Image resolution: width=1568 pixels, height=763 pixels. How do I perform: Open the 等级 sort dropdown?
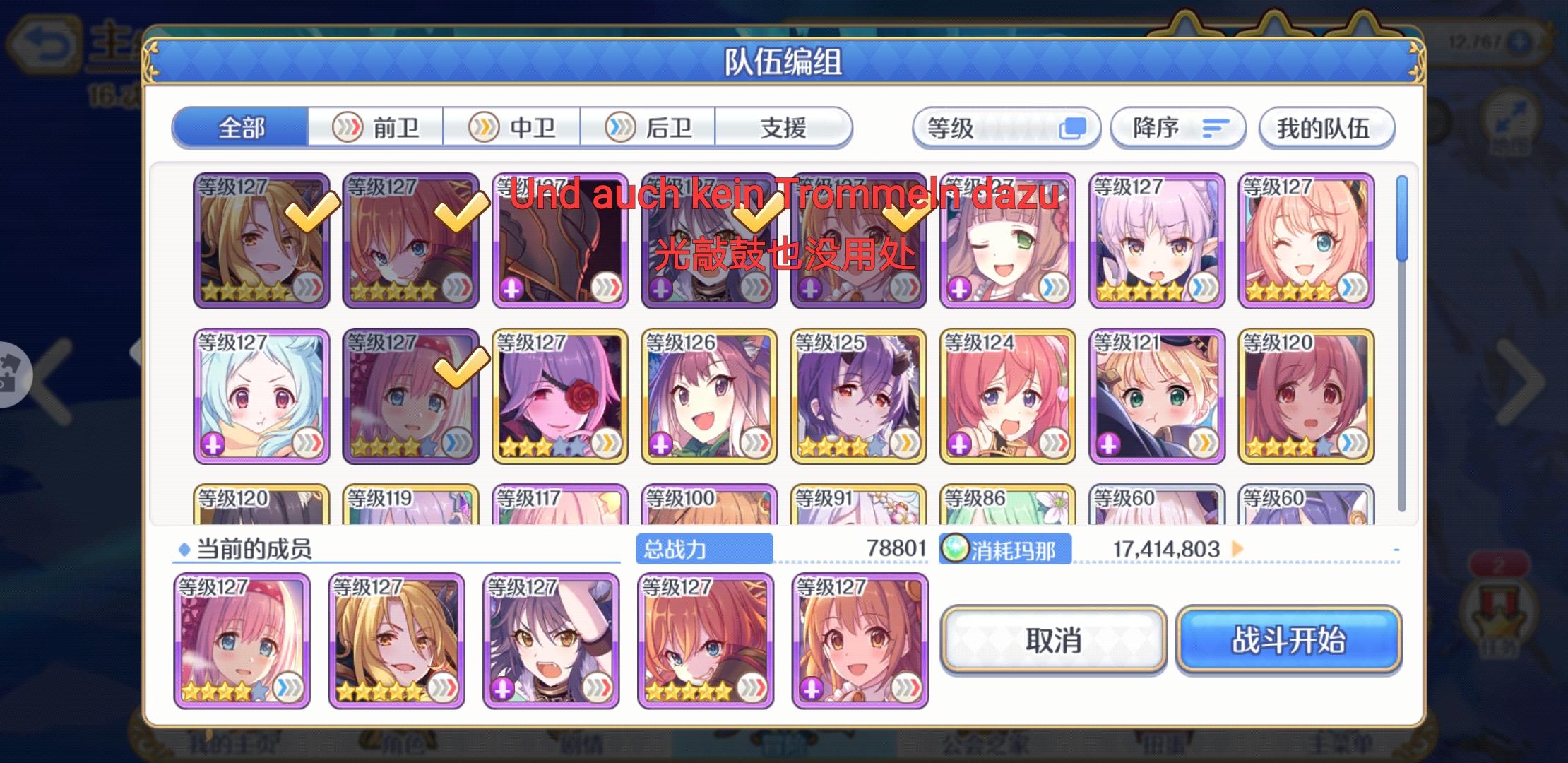pos(1004,127)
